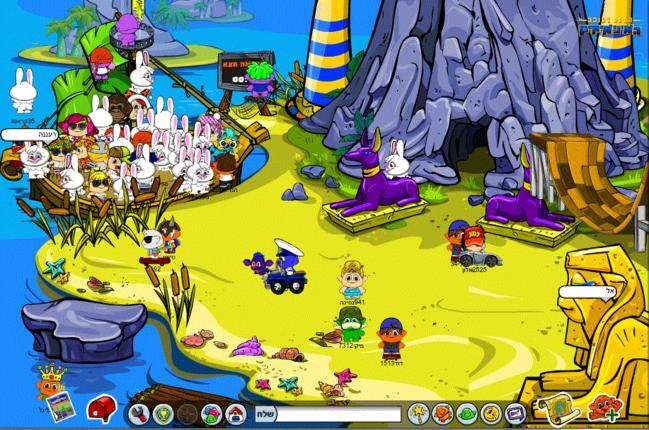Click the colorful mushroom toolbar button
This screenshot has width=649, height=430.
click(x=211, y=413)
